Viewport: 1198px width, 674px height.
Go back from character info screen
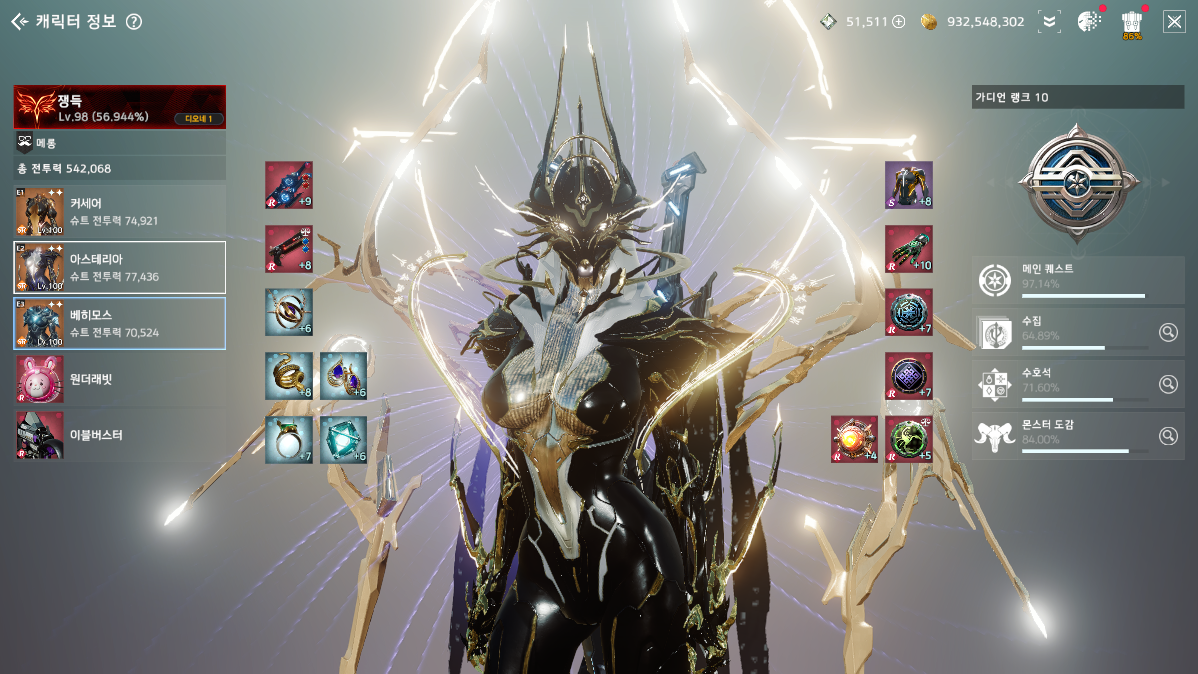19,21
